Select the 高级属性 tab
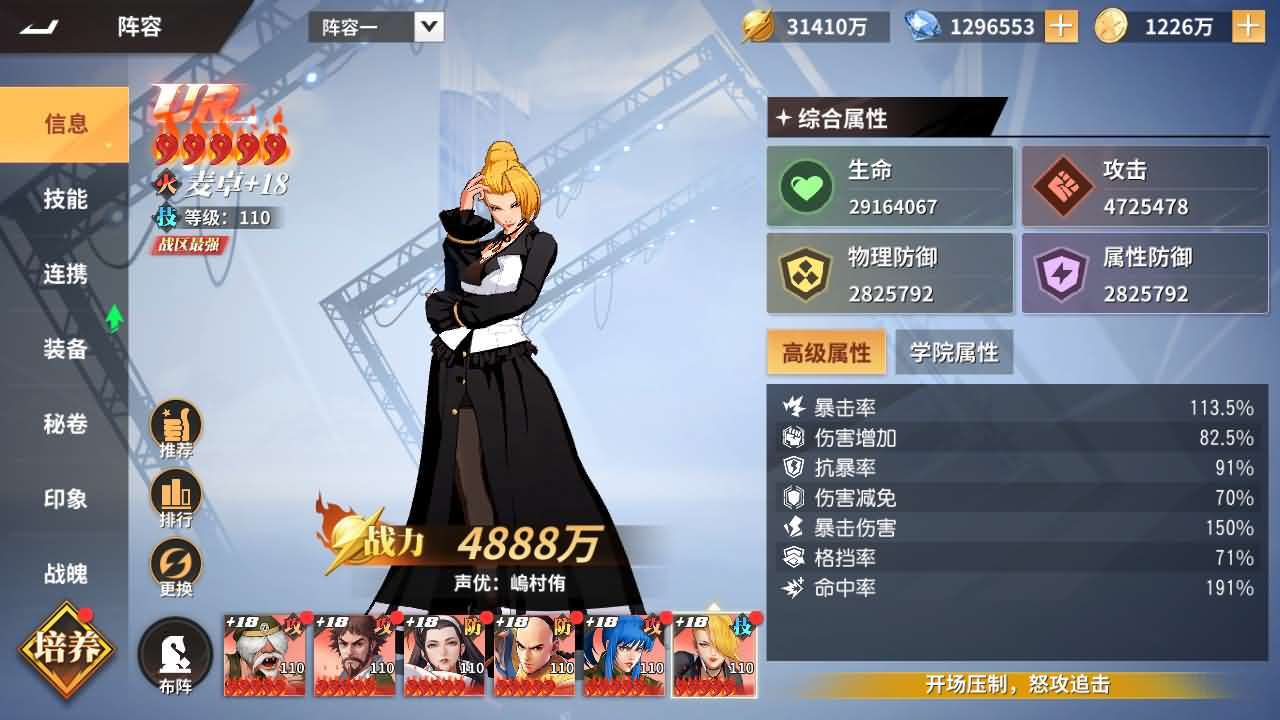1280x720 pixels. [x=826, y=352]
